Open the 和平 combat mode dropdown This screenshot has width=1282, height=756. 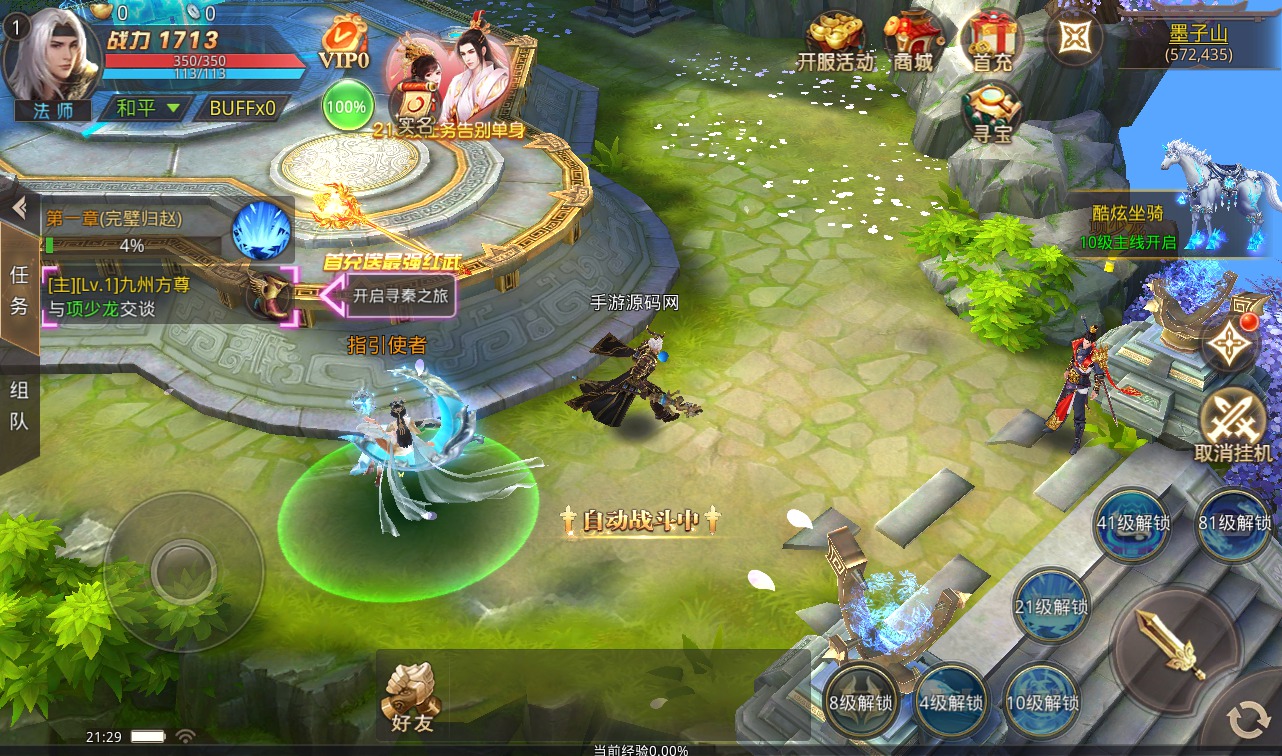pyautogui.click(x=147, y=108)
